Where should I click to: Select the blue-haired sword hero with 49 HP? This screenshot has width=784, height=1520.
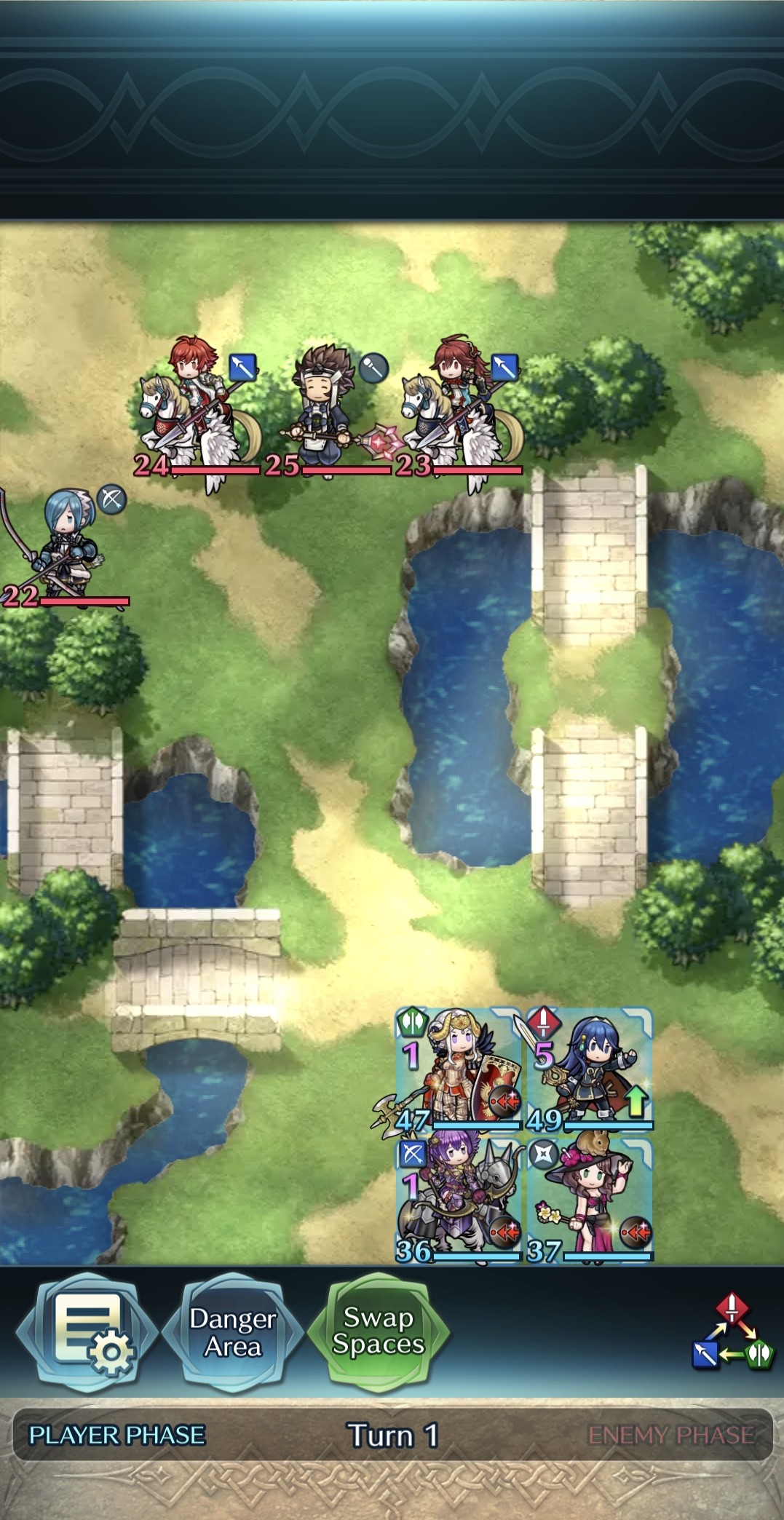coord(590,1069)
